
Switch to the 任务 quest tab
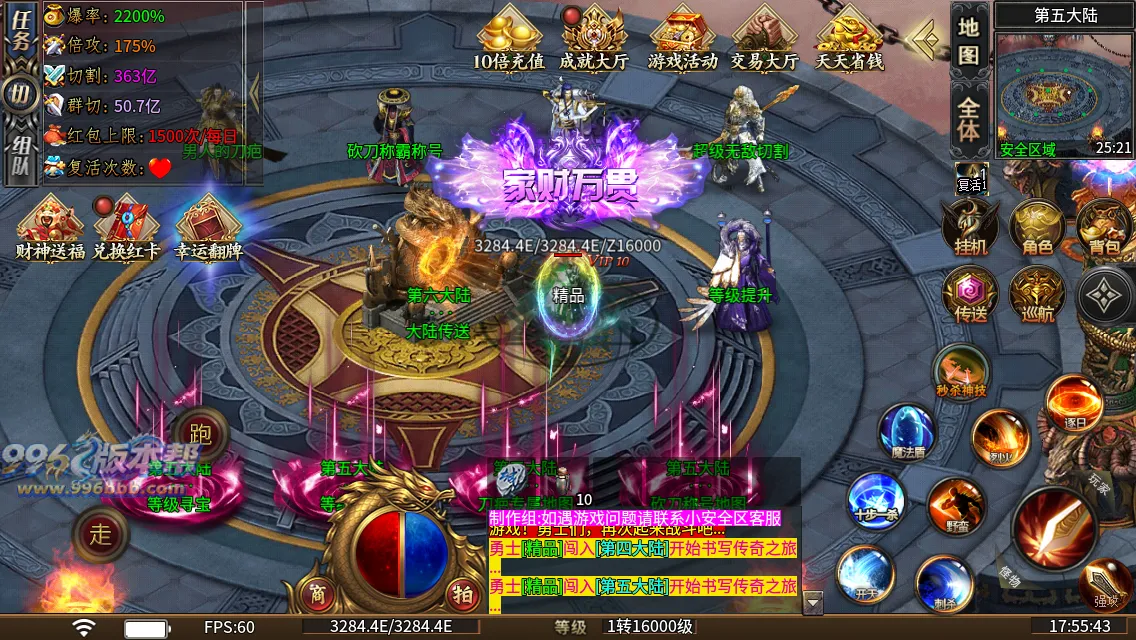point(19,40)
